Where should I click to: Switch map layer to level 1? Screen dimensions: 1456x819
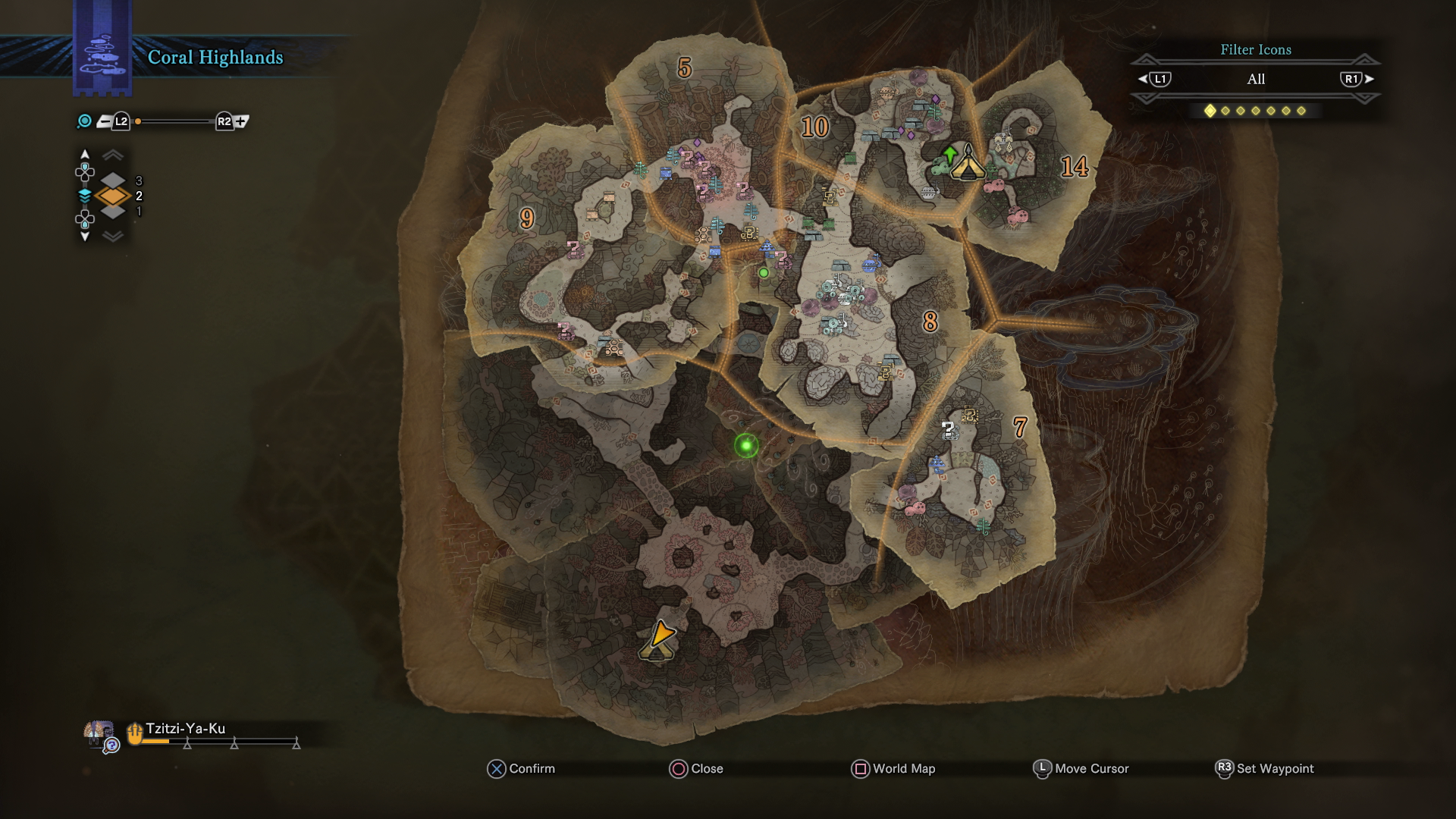click(114, 212)
